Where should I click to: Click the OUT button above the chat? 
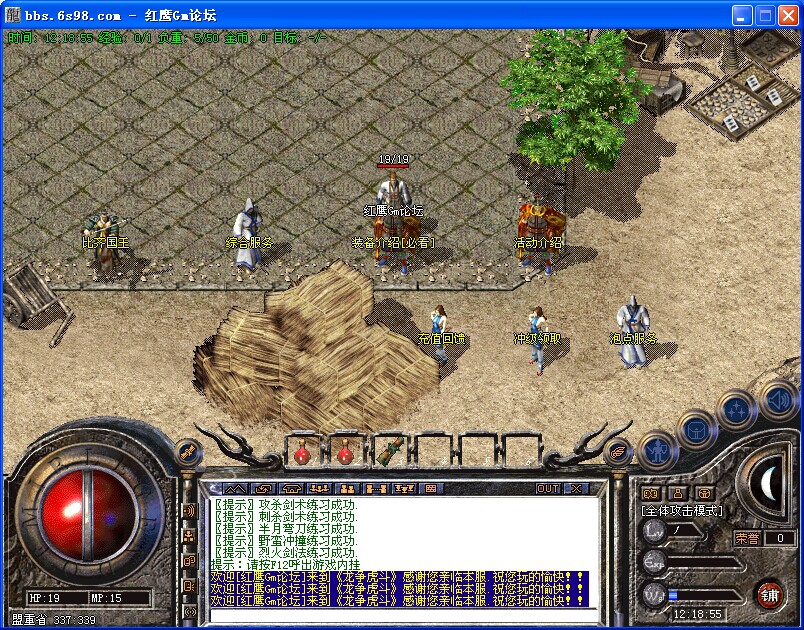tap(548, 488)
